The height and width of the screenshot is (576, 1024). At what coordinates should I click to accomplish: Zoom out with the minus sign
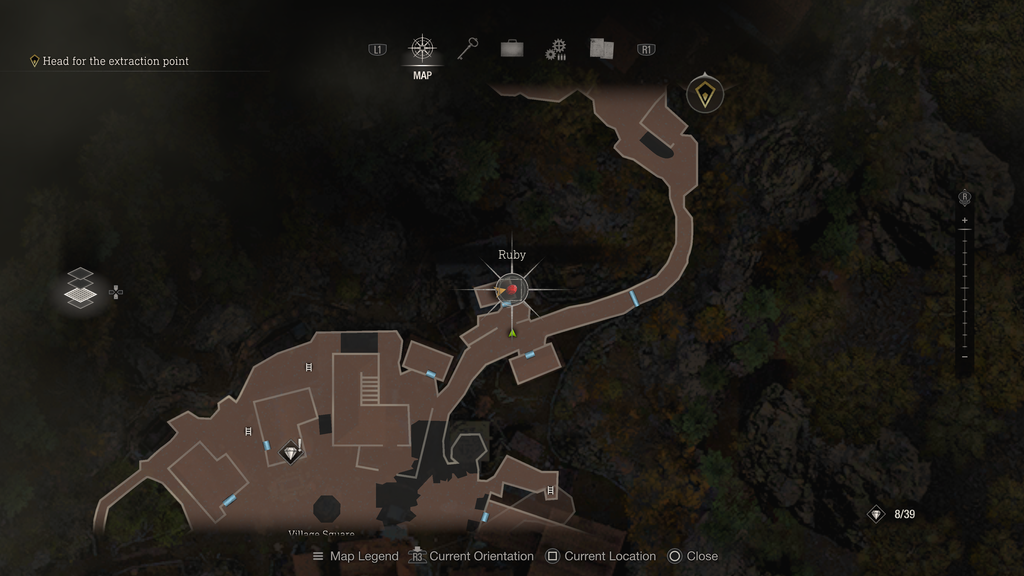(965, 357)
